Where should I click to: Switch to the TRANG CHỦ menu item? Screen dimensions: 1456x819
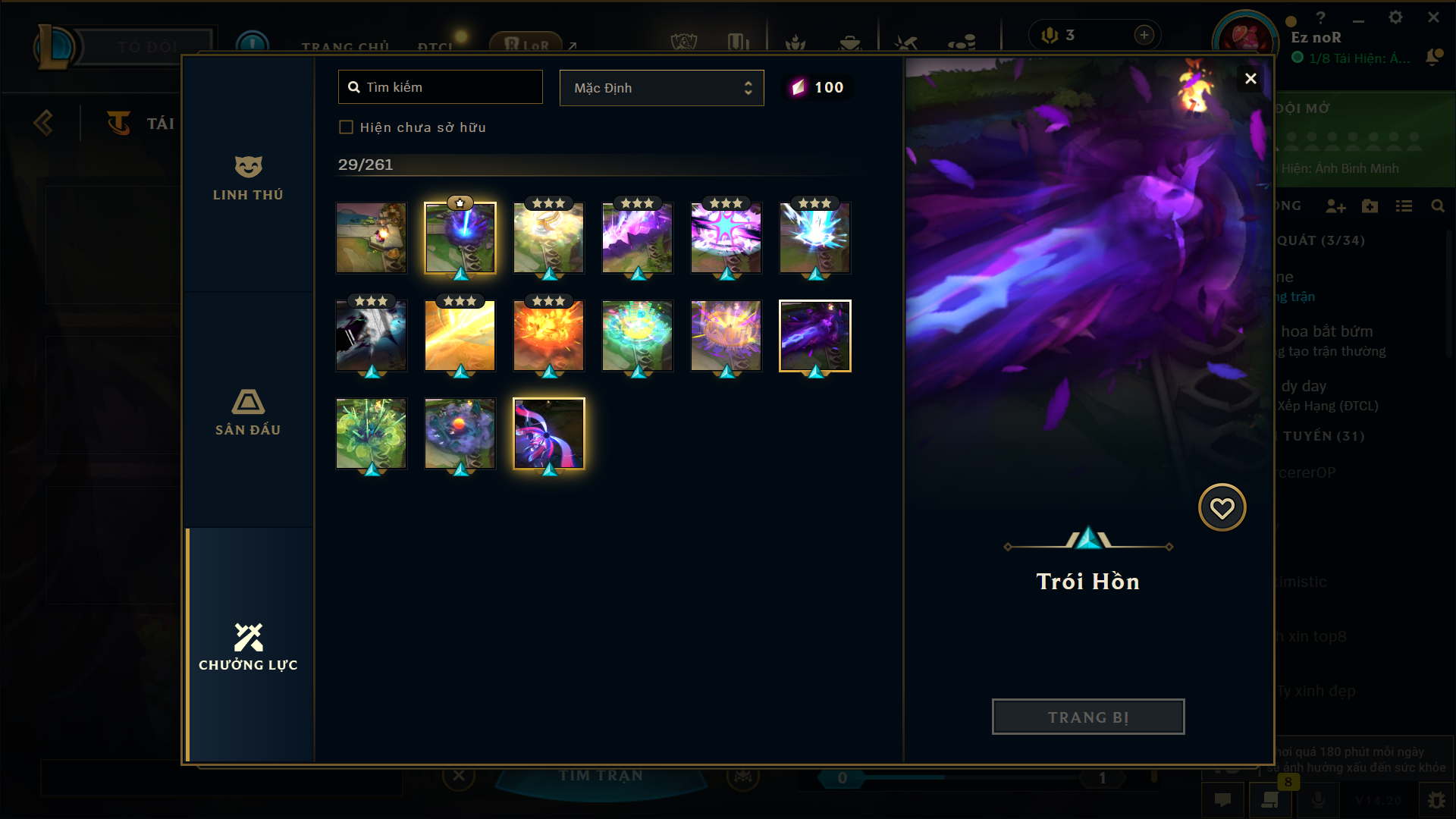(347, 45)
